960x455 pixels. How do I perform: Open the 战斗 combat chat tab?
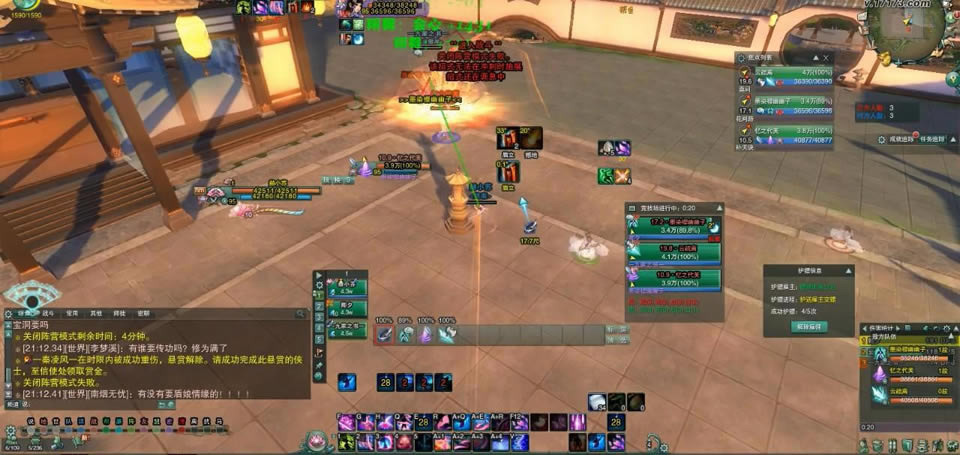[45, 312]
